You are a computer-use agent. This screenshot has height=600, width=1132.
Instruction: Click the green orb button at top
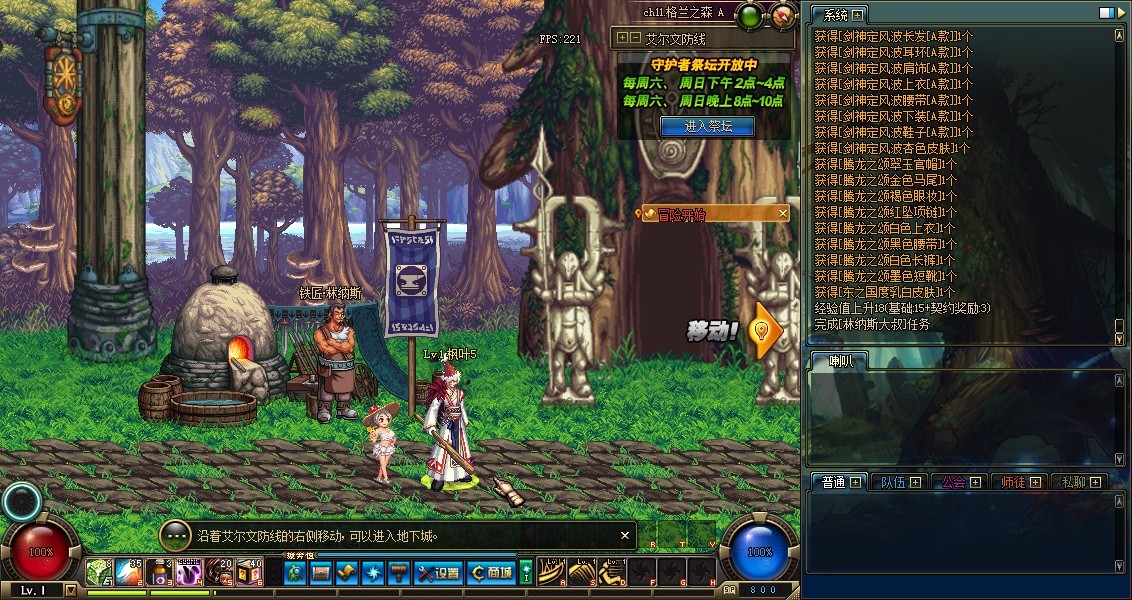pyautogui.click(x=749, y=14)
